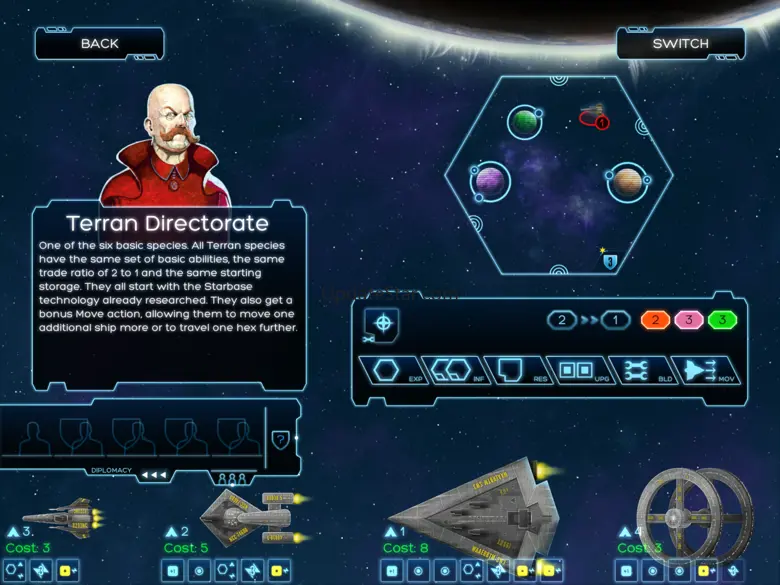Select the interceptor ship costing 3
This screenshot has width=780, height=585.
[x=62, y=516]
